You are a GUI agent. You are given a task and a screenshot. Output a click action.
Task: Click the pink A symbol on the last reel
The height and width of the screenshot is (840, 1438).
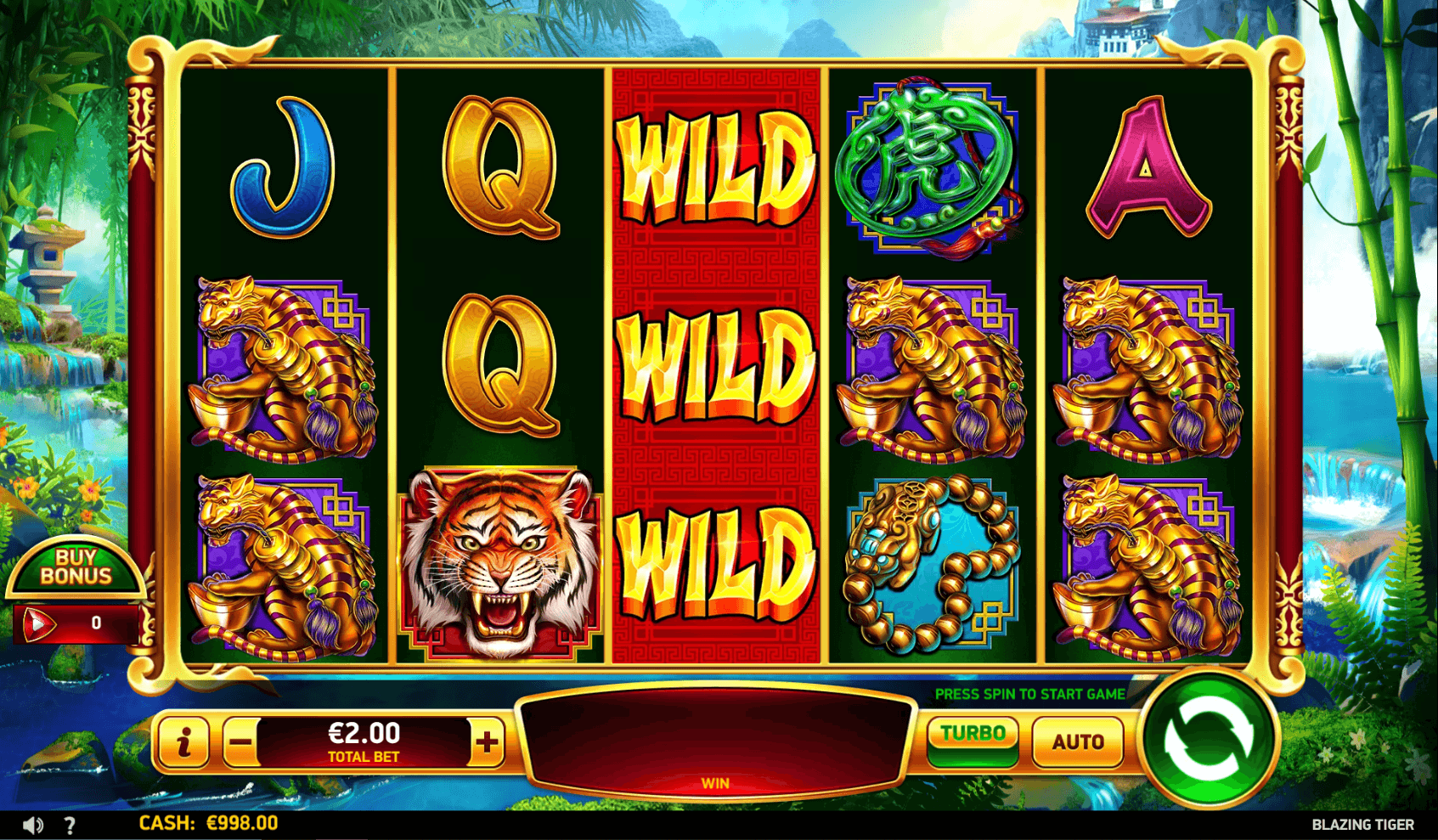point(1147,166)
